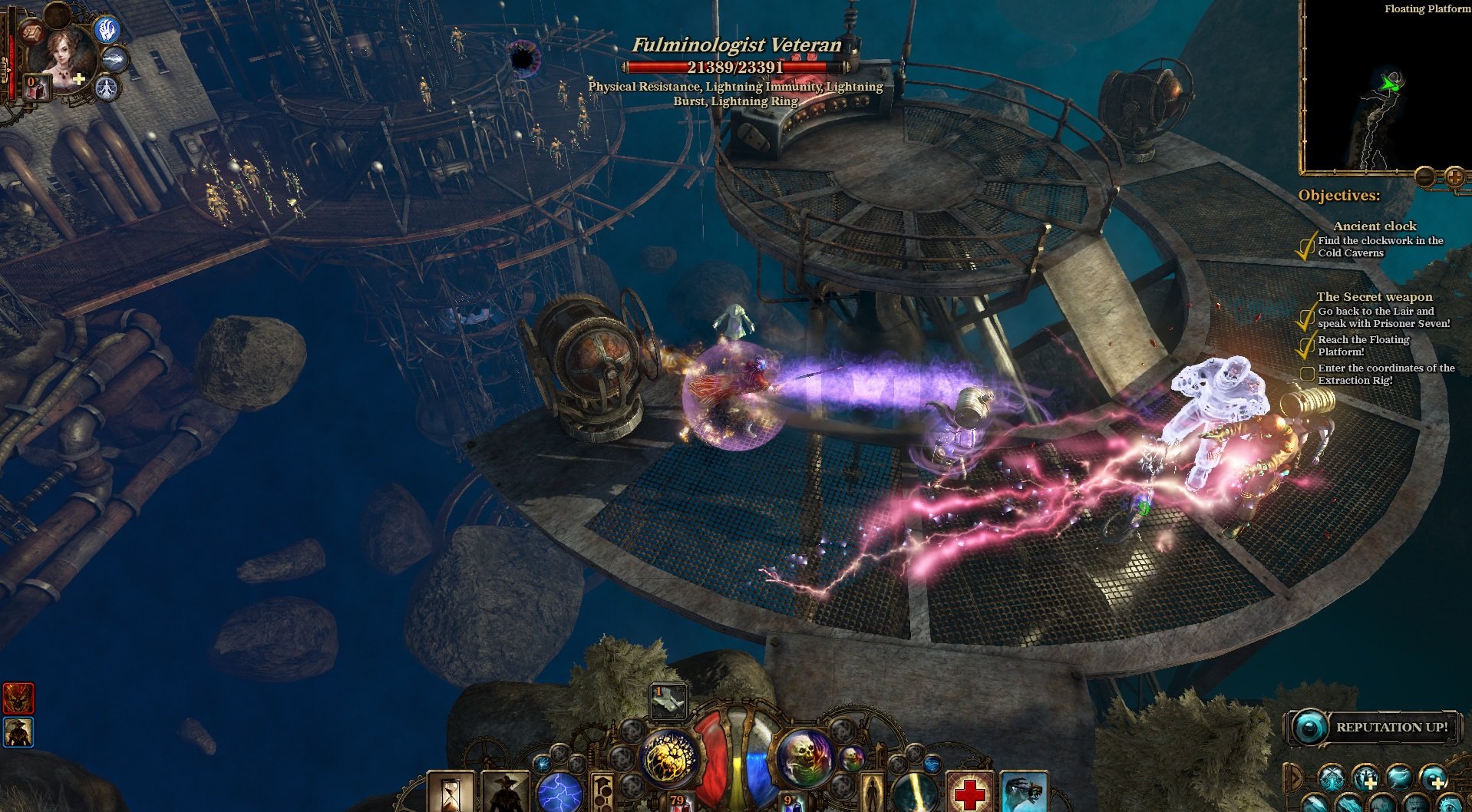Click the minimap zoom-out minus button
Image resolution: width=1472 pixels, height=812 pixels.
[1425, 177]
